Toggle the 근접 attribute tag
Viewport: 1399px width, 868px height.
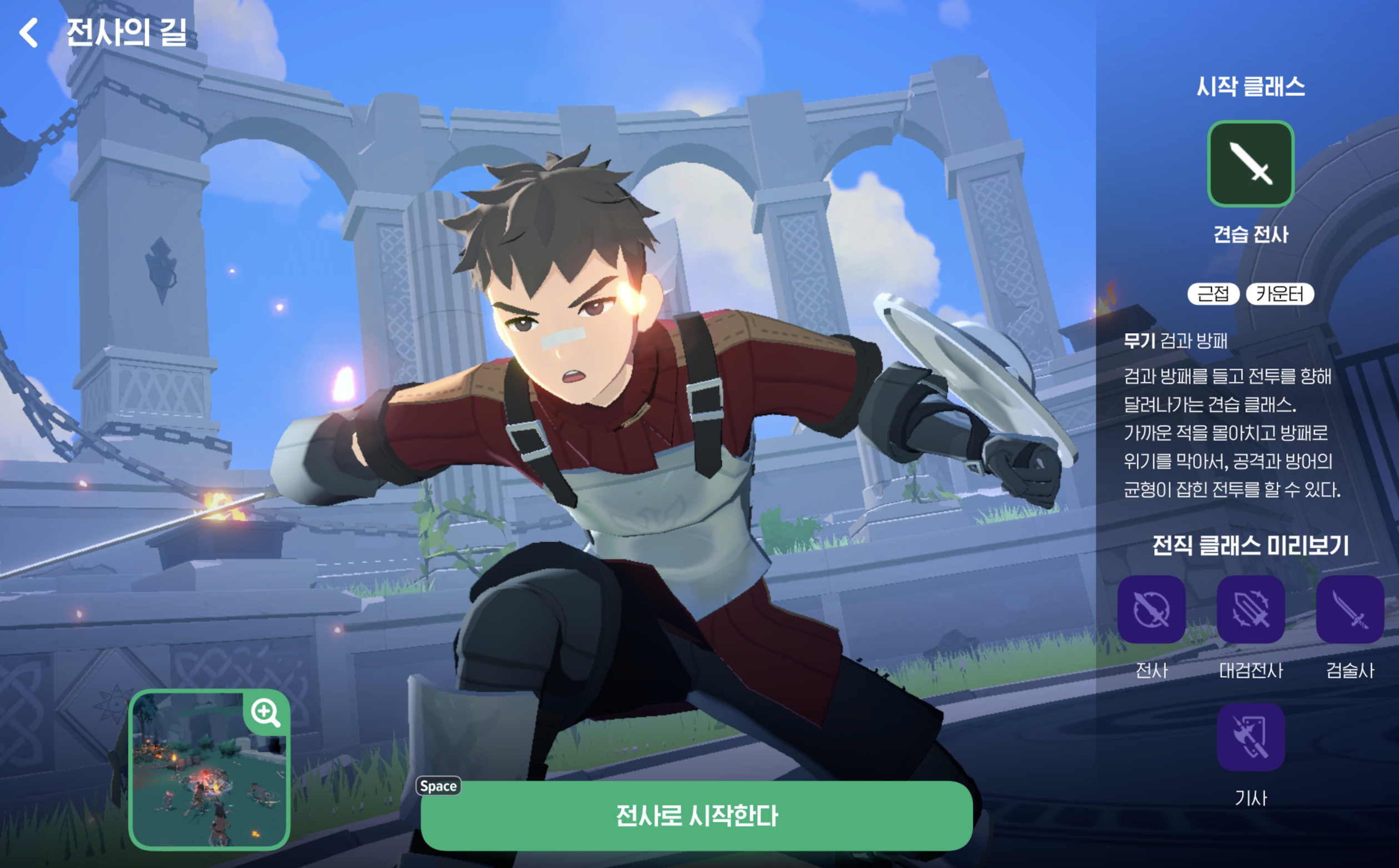(1213, 294)
